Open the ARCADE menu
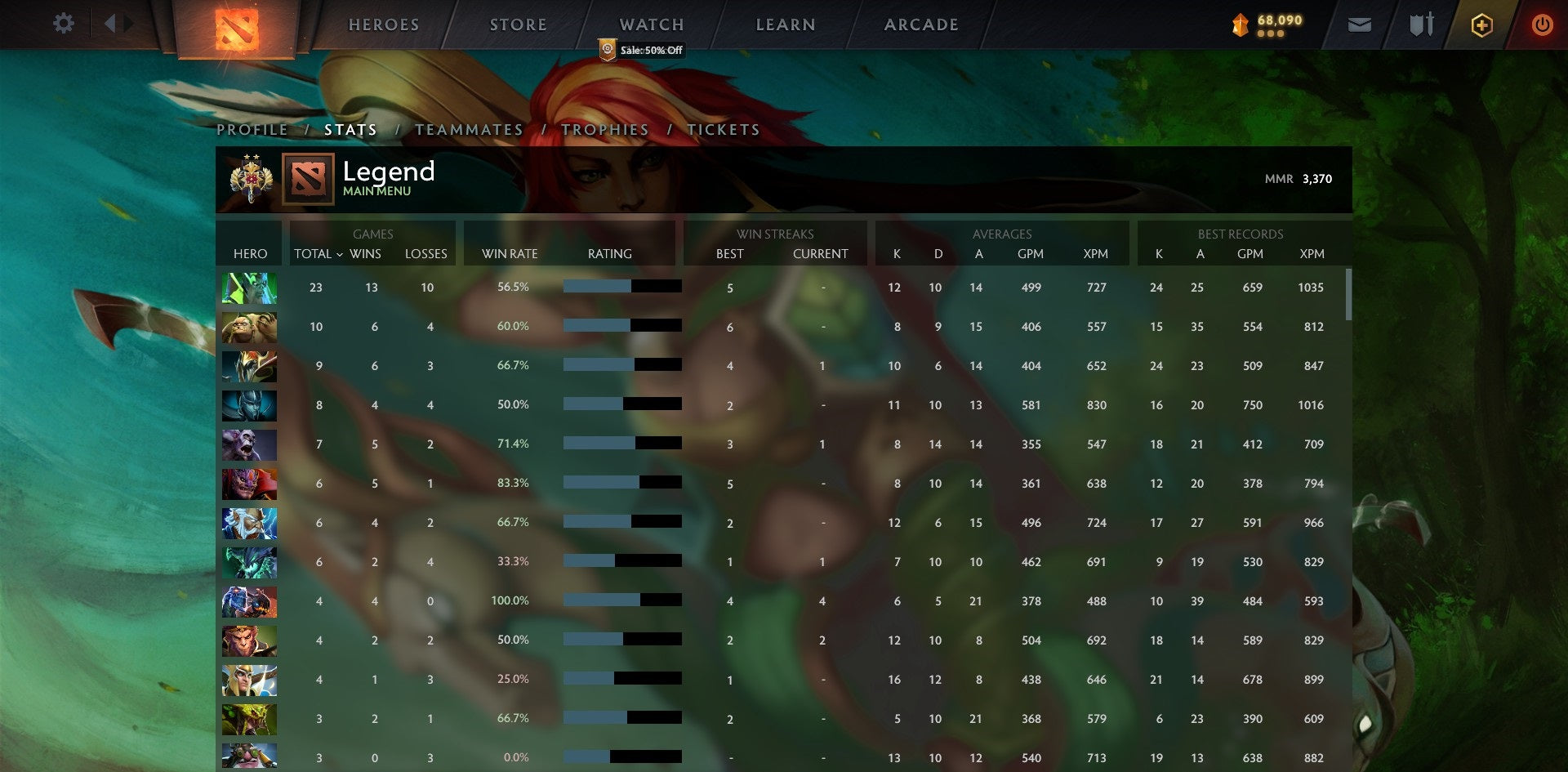This screenshot has width=1568, height=772. pos(921,25)
